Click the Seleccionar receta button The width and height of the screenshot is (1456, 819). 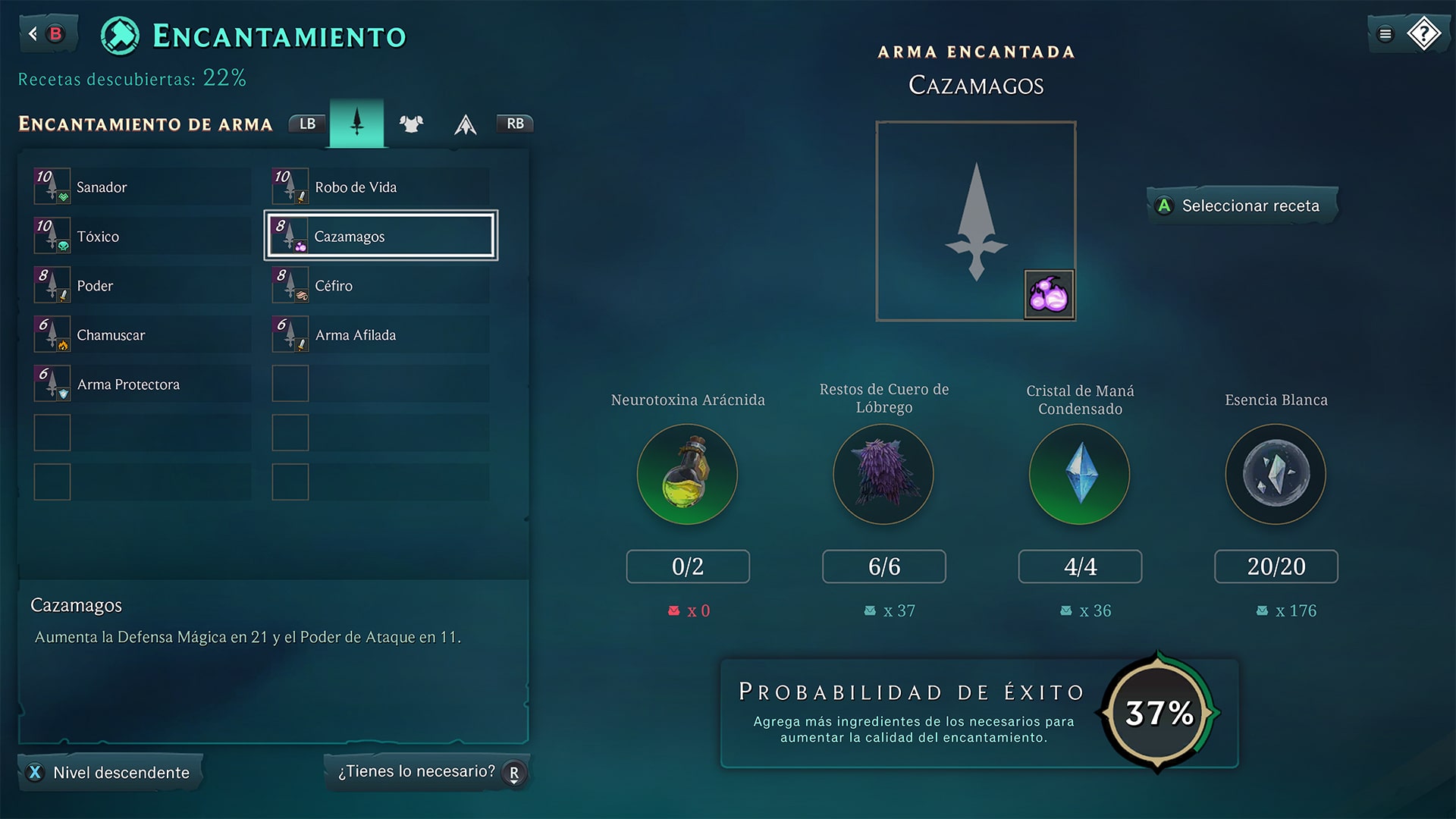point(1241,206)
